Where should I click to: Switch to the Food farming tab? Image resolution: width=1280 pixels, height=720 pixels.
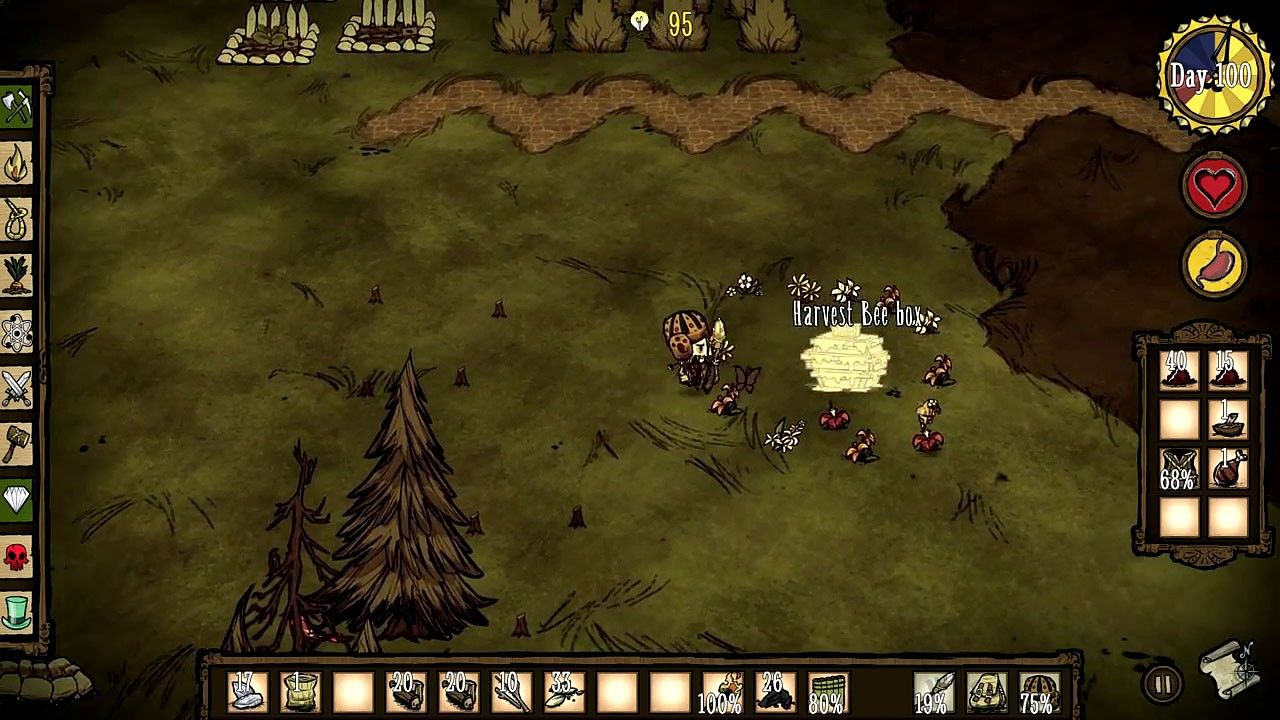[x=17, y=276]
